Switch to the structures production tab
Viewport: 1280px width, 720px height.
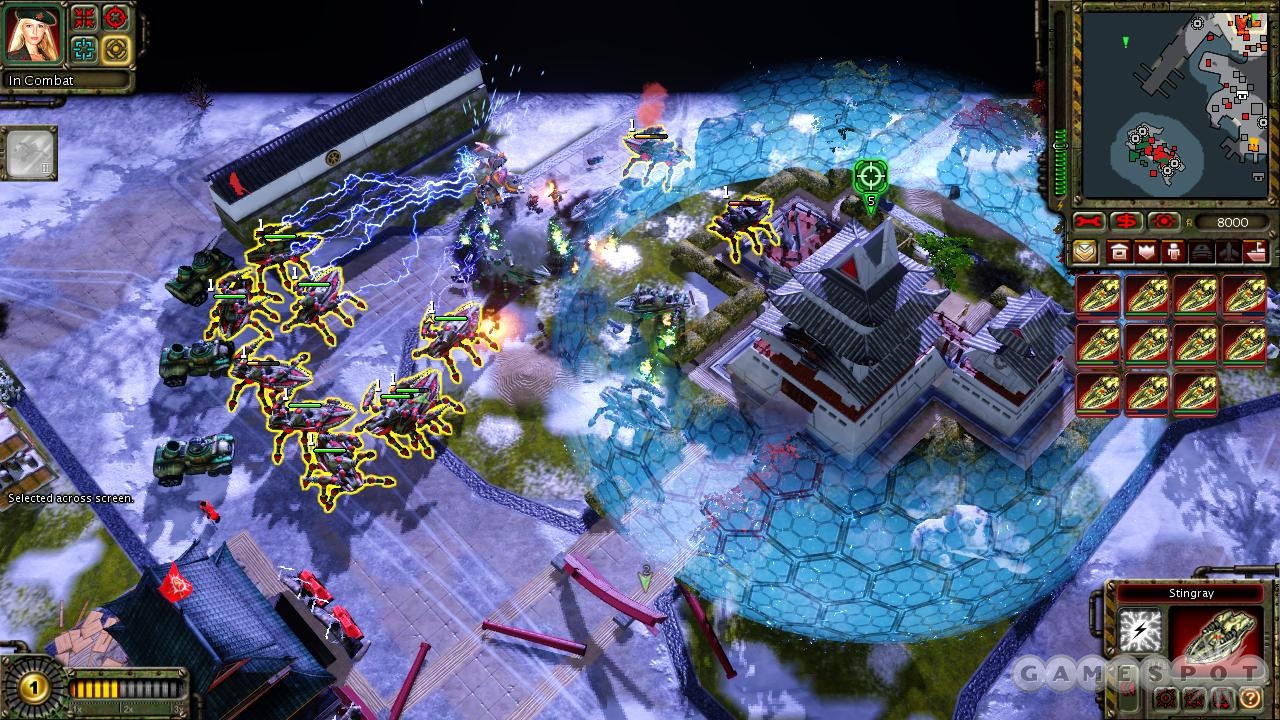coord(1119,252)
